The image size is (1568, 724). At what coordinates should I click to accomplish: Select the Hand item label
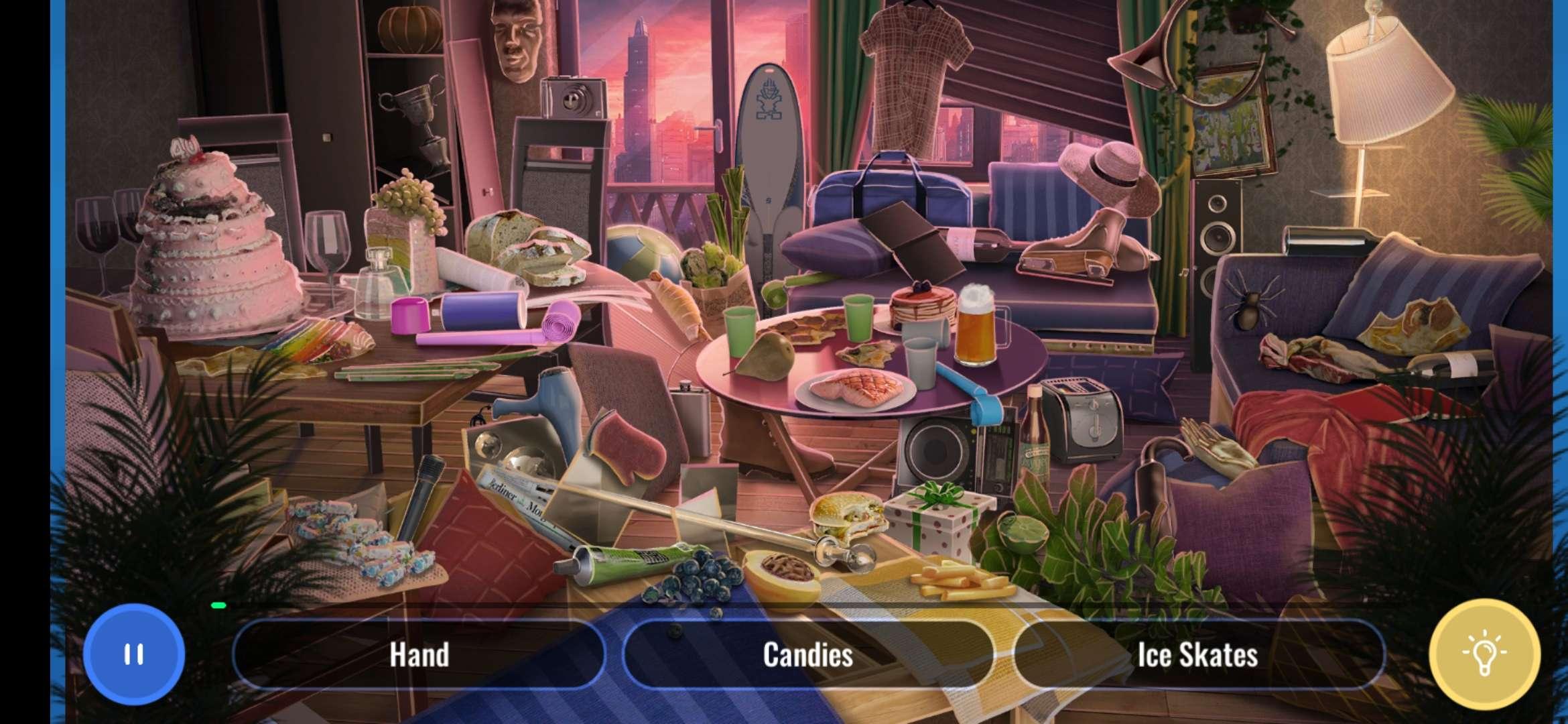(419, 654)
